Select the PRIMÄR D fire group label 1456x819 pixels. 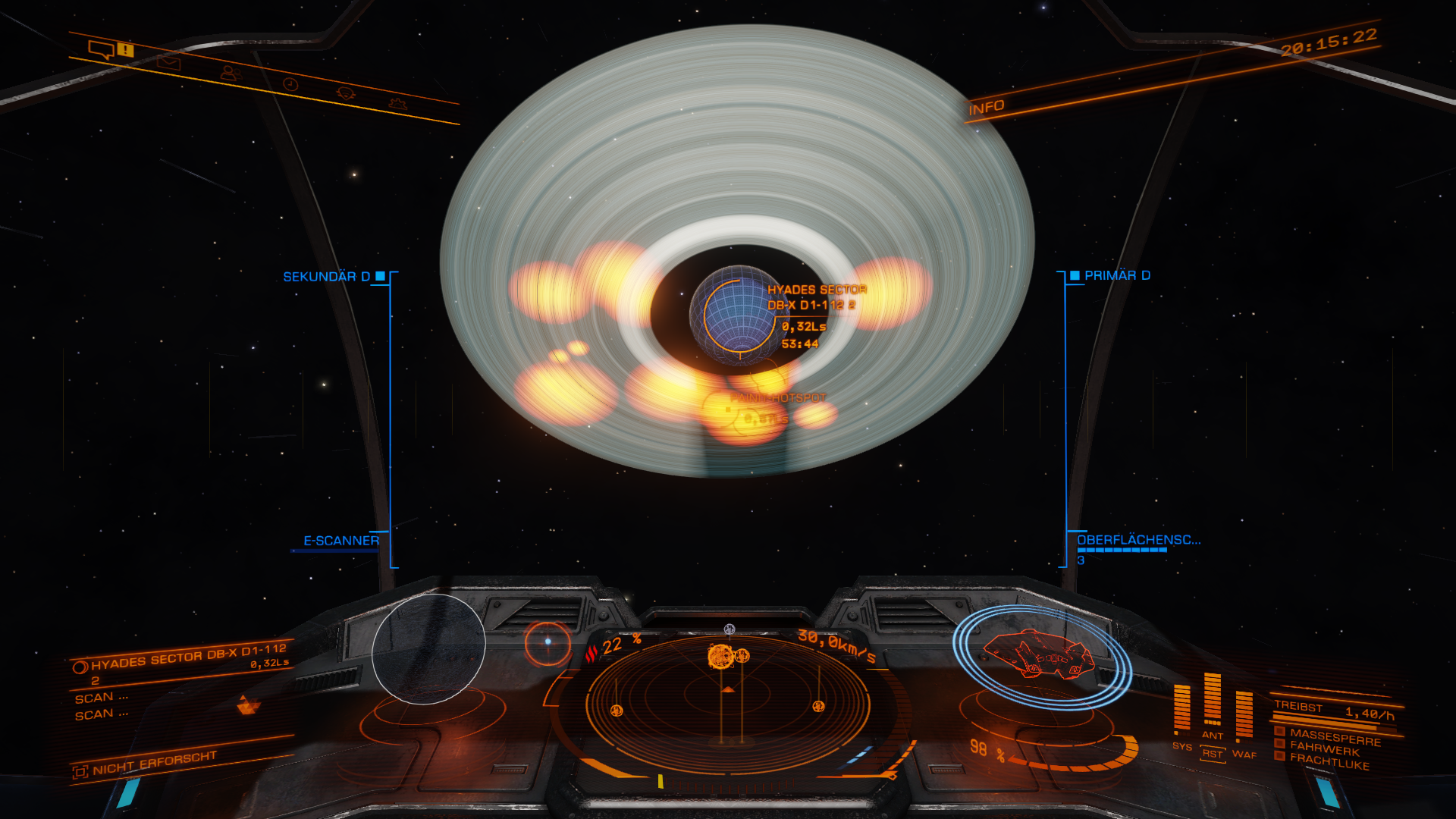[x=1116, y=275]
